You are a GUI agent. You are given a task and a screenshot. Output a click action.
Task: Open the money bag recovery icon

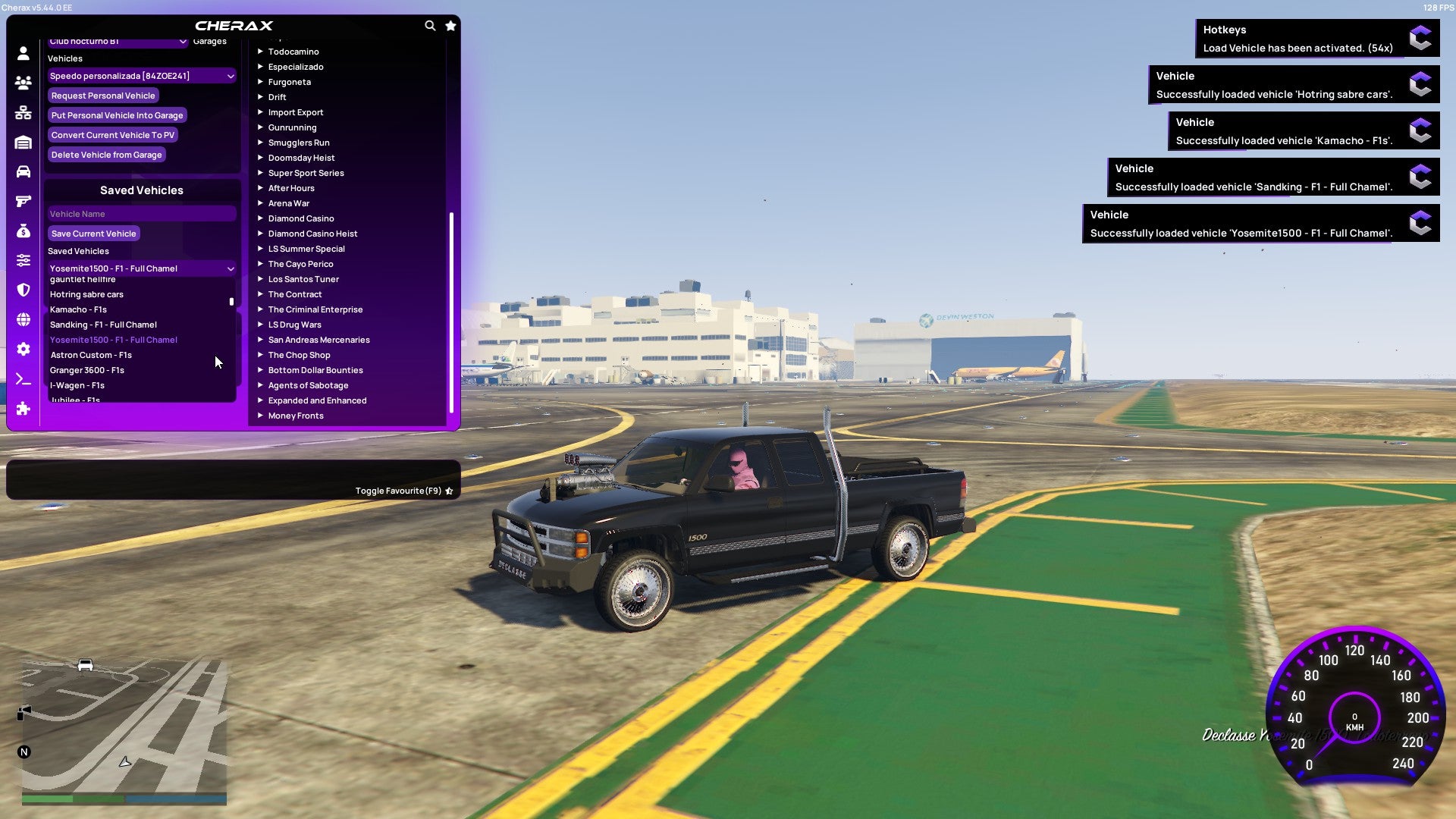click(23, 232)
